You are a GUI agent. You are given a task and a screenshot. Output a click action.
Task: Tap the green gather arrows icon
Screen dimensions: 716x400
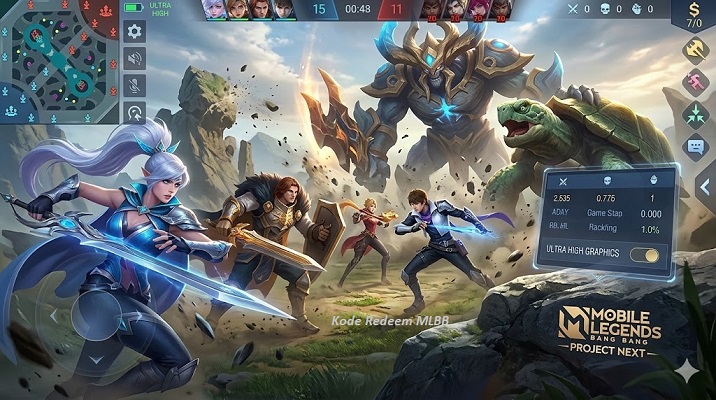695,114
